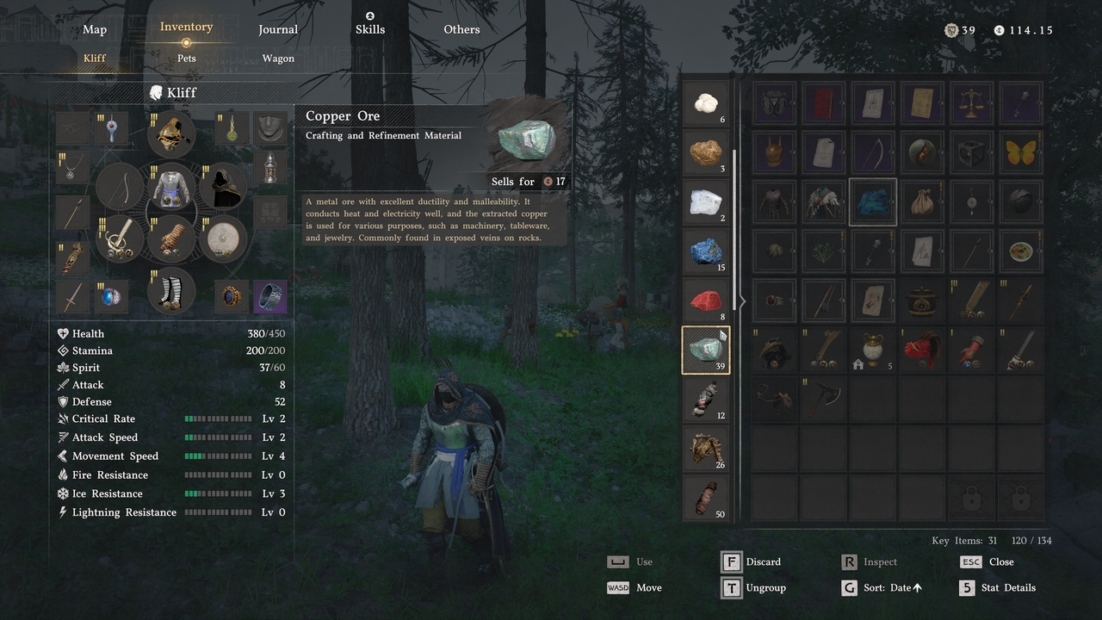Go to the Others tab
The width and height of the screenshot is (1102, 620).
(x=461, y=30)
